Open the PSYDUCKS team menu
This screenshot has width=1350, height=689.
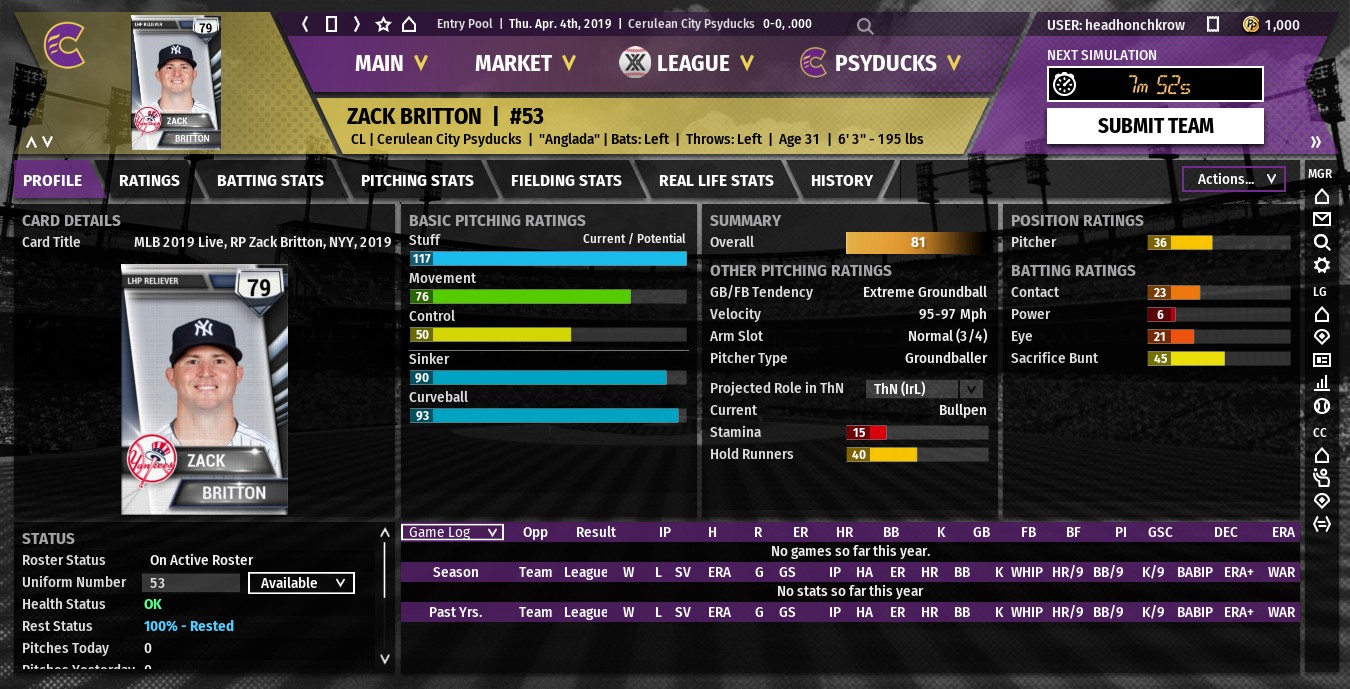point(880,63)
